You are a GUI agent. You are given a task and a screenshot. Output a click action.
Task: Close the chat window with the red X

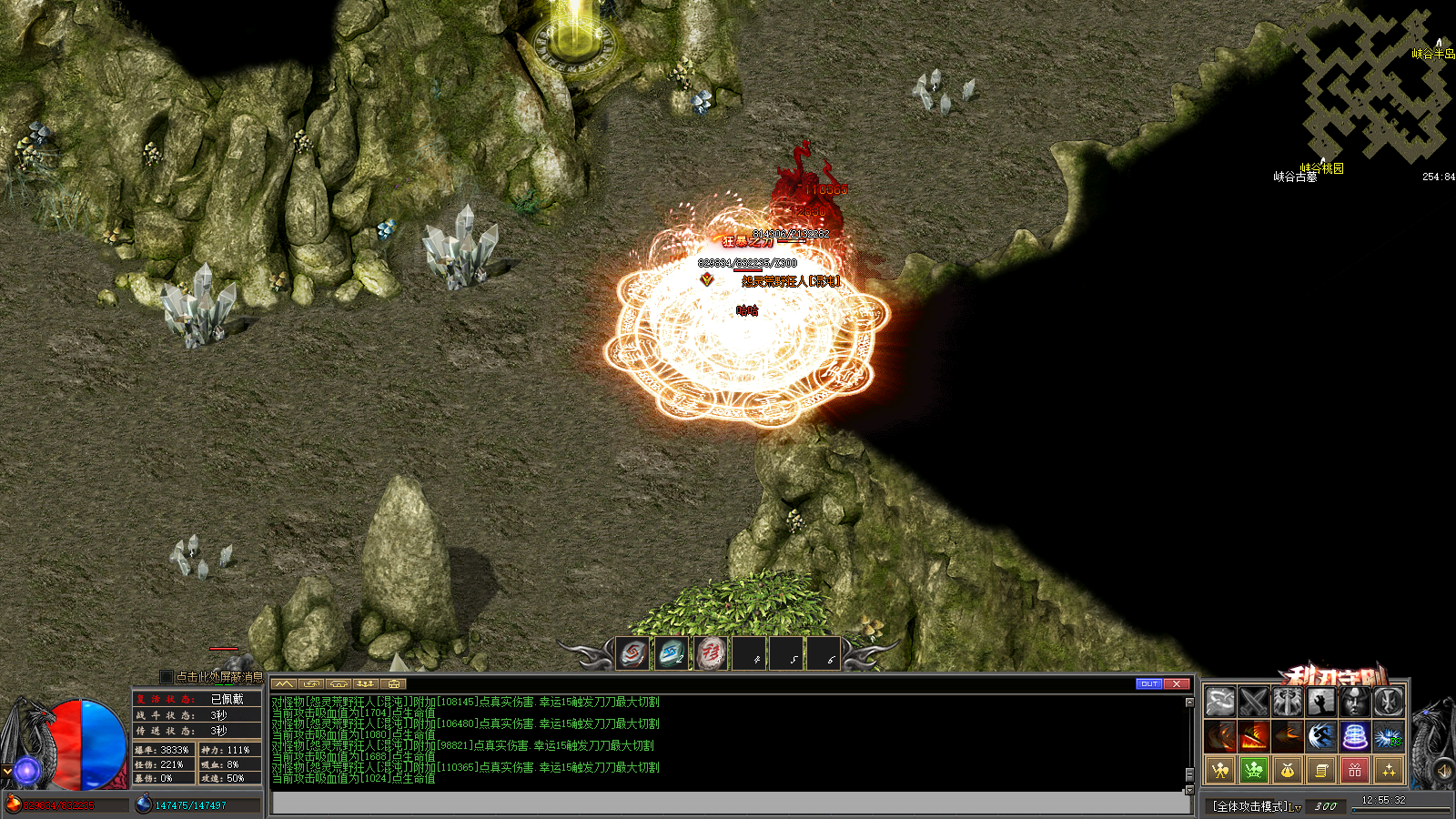point(1177,683)
